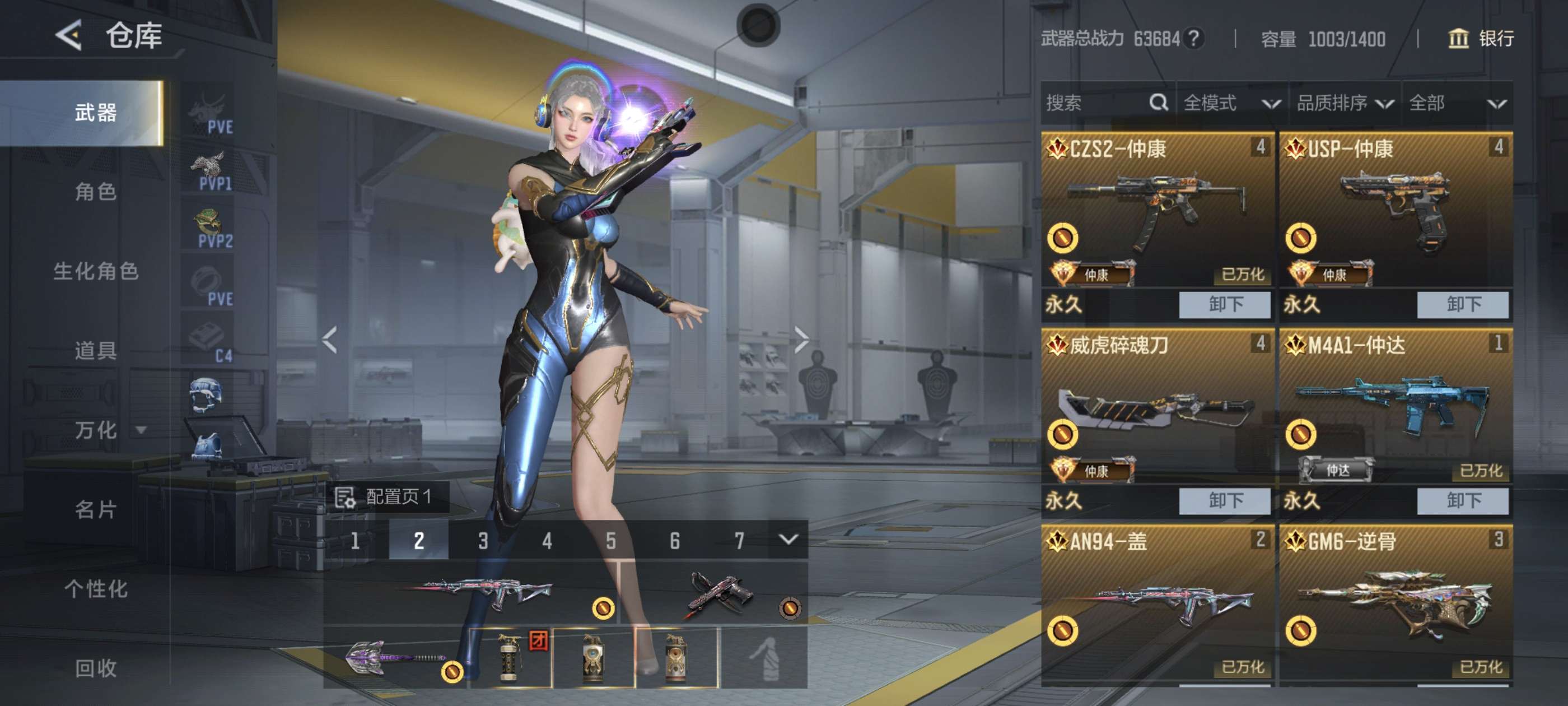Select the 道具 items tab
This screenshot has height=706, width=1568.
point(96,350)
